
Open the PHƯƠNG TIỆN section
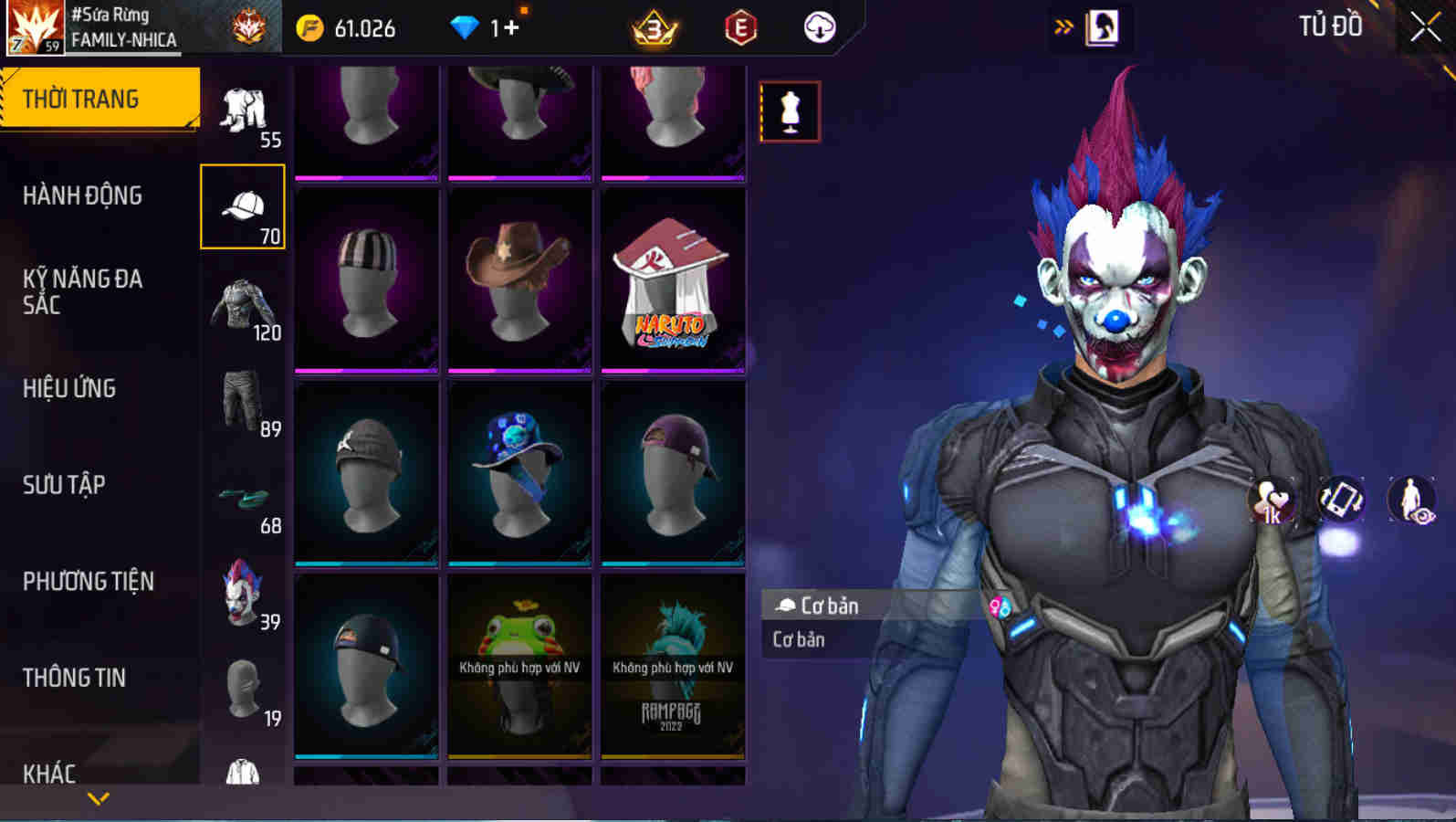coord(87,581)
